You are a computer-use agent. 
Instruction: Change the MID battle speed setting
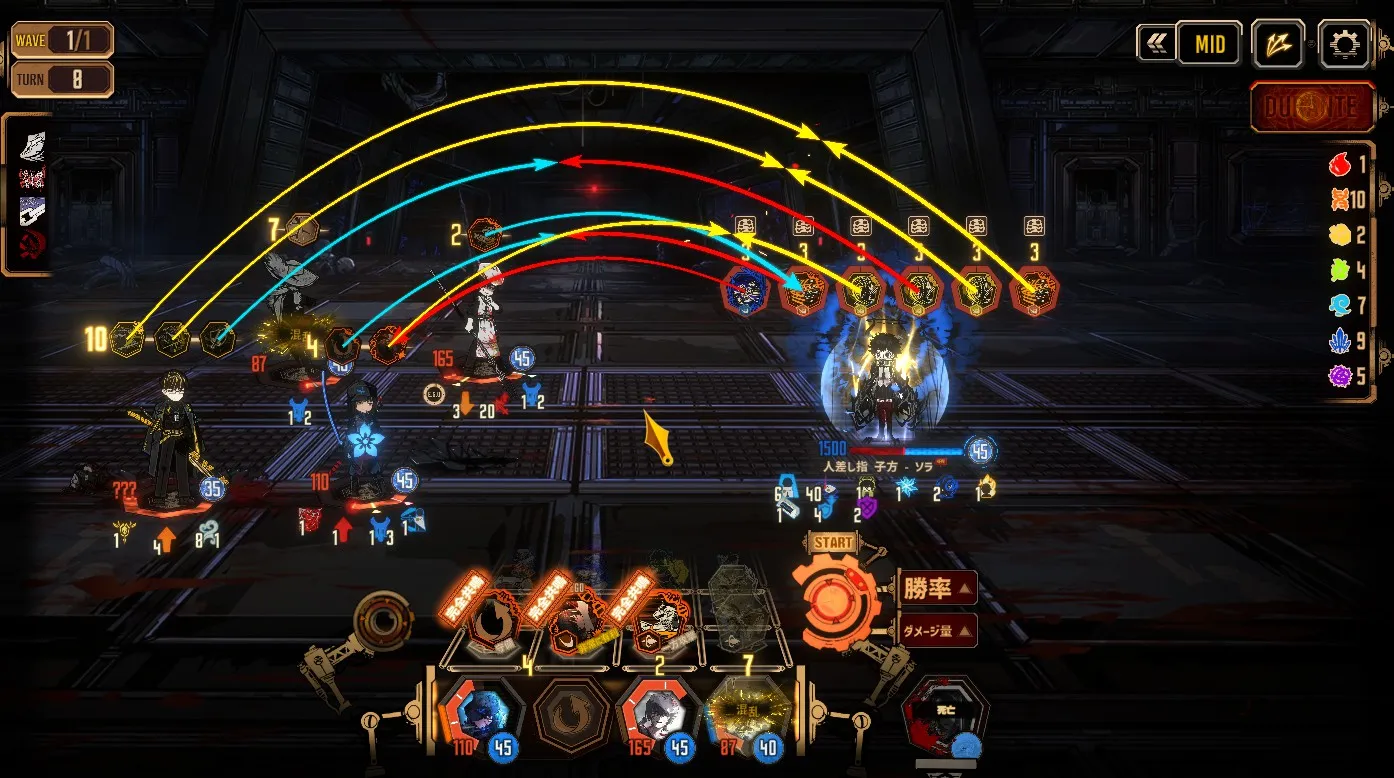1209,44
